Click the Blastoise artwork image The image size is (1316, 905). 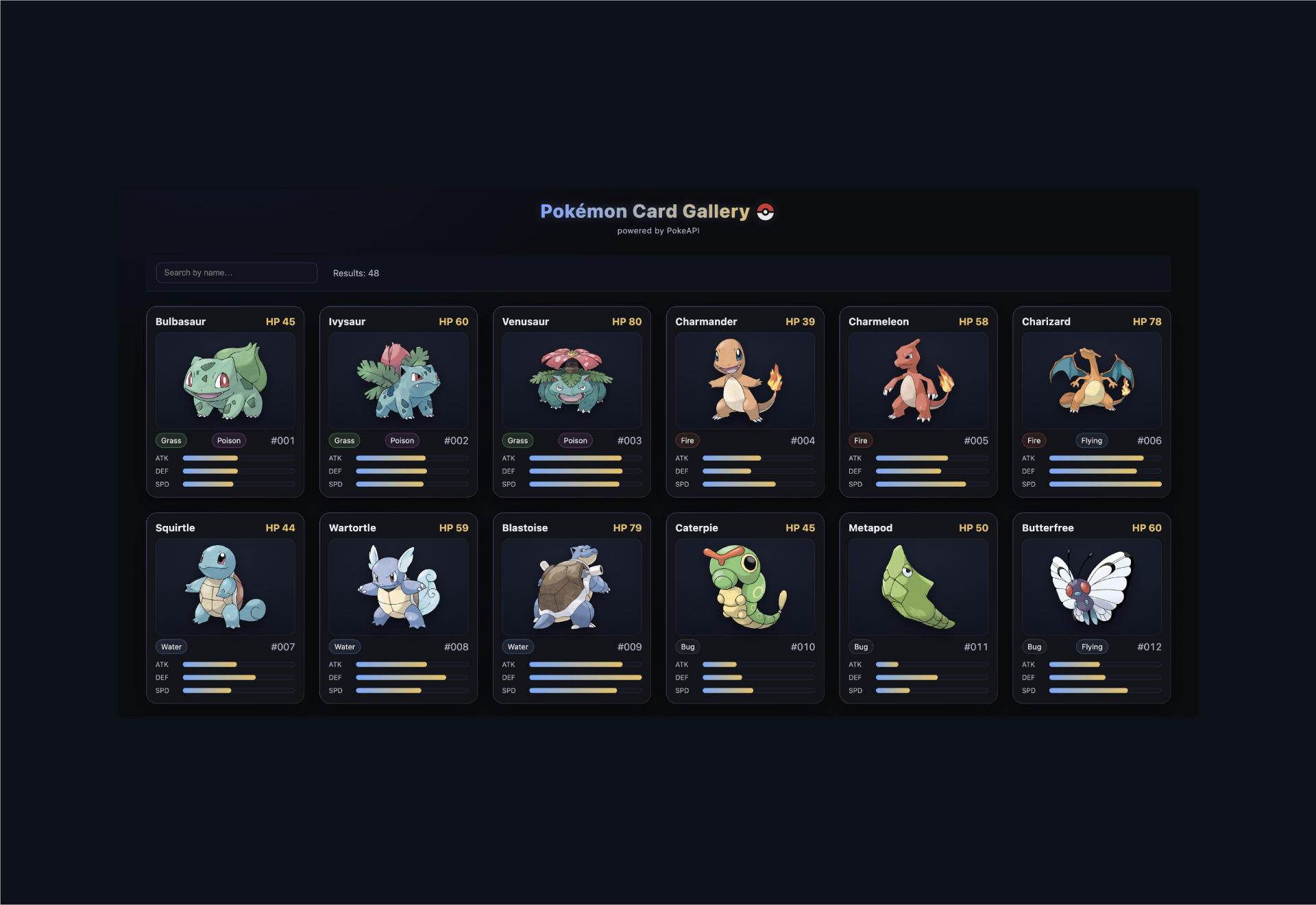(x=572, y=587)
